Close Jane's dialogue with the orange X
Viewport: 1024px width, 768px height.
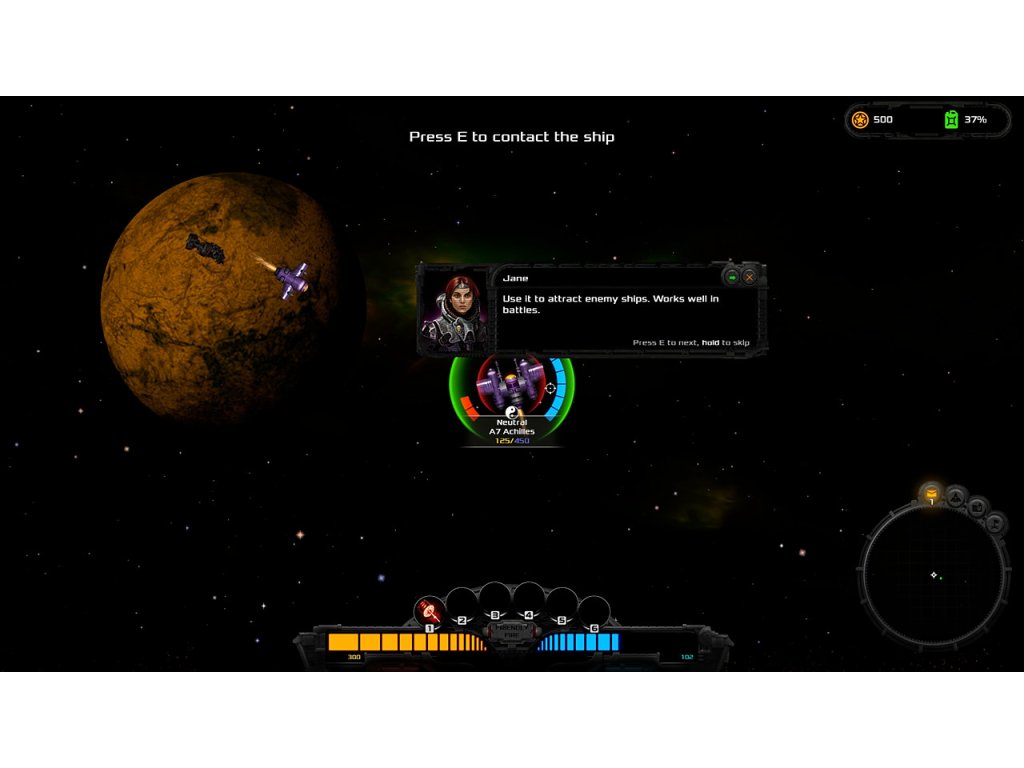pos(749,277)
